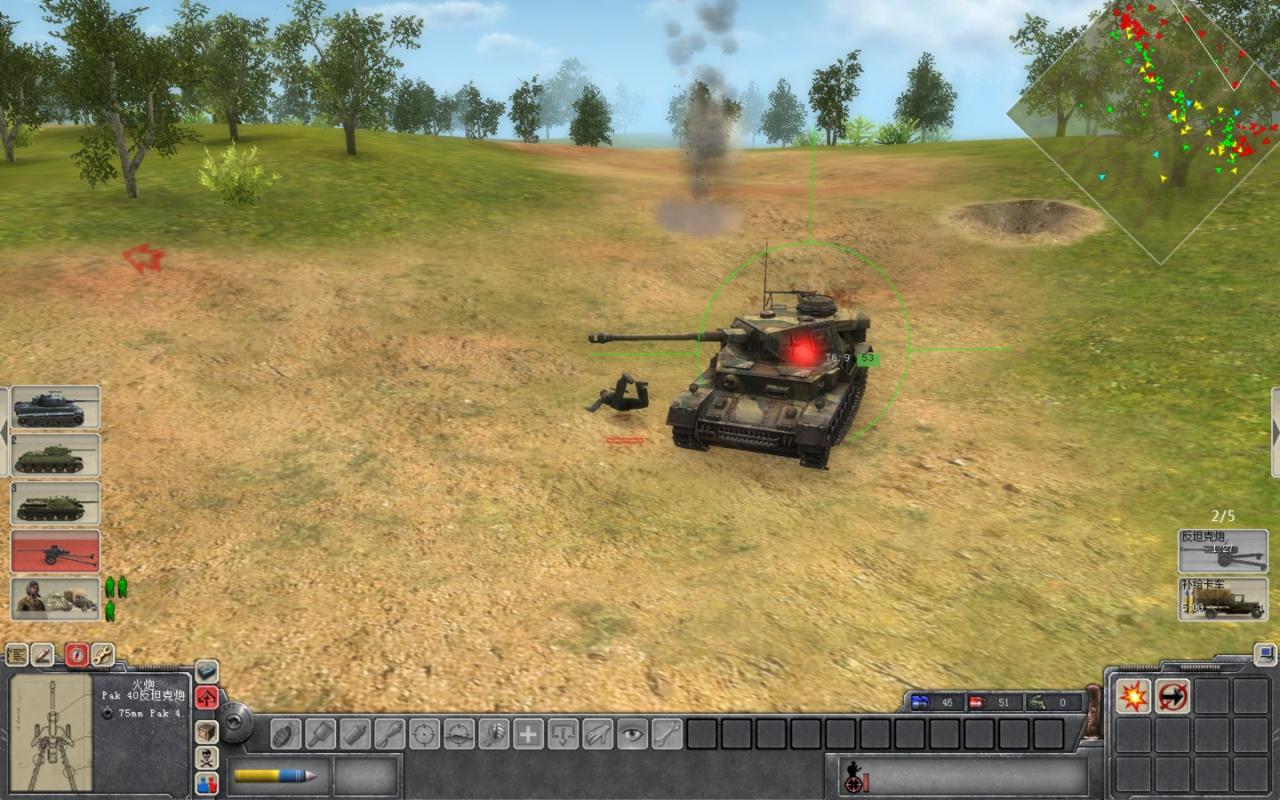Select the grenade icon in the weapon toolbar
This screenshot has width=1280, height=800.
(x=285, y=734)
